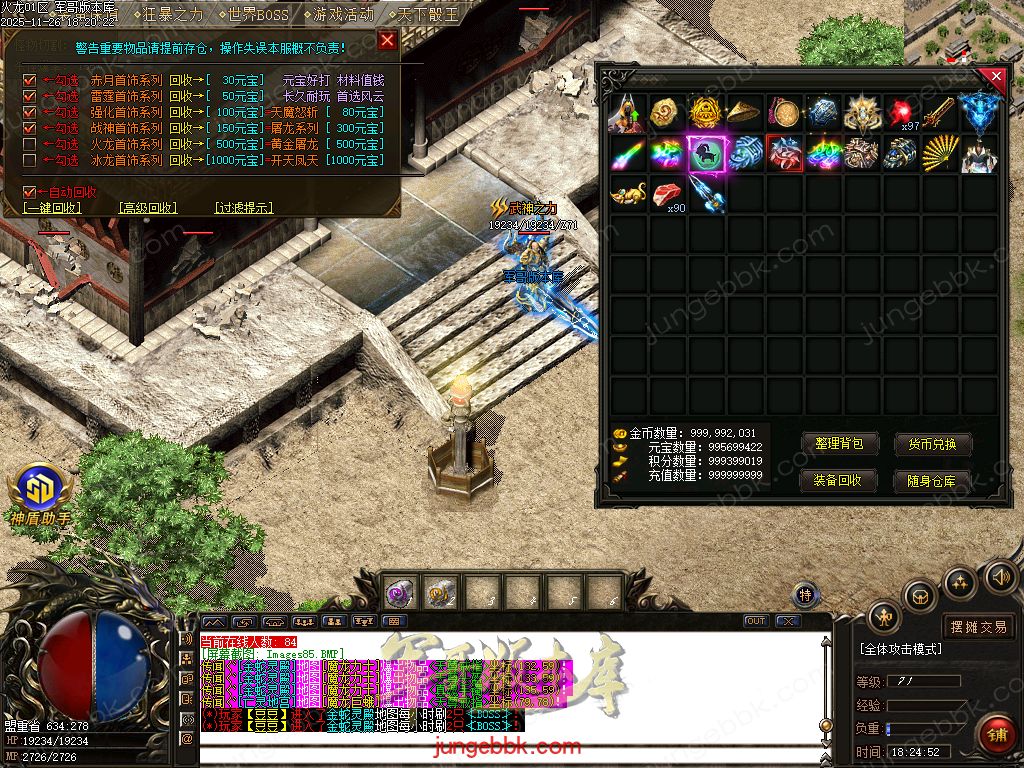Open the 摆摊交易 stall trade button
Image resolution: width=1024 pixels, height=768 pixels.
pos(979,627)
